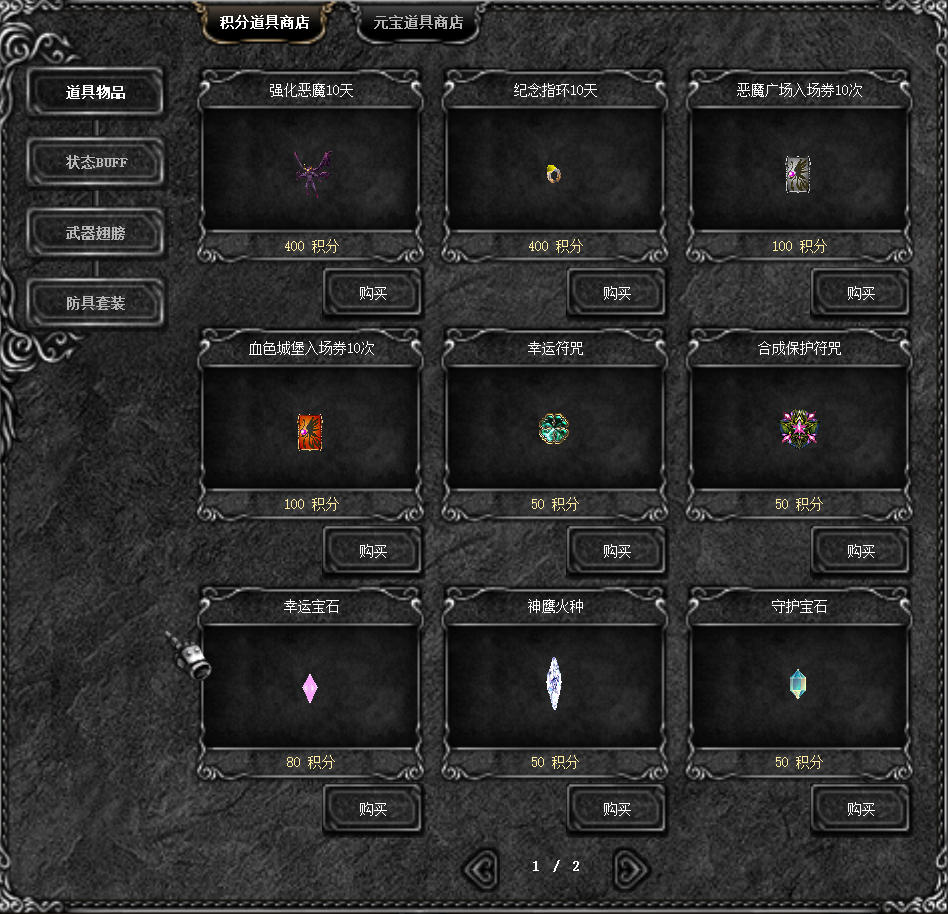This screenshot has width=948, height=914.
Task: Buy the 血色城堡入场券10次 ticket
Action: coord(373,551)
